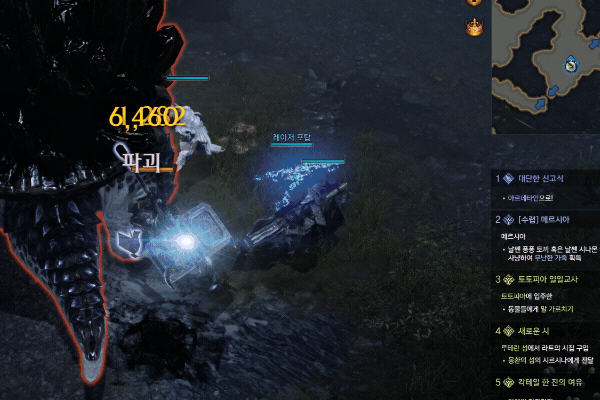Click the golden crown buff icon
The image size is (600, 400).
point(475,27)
